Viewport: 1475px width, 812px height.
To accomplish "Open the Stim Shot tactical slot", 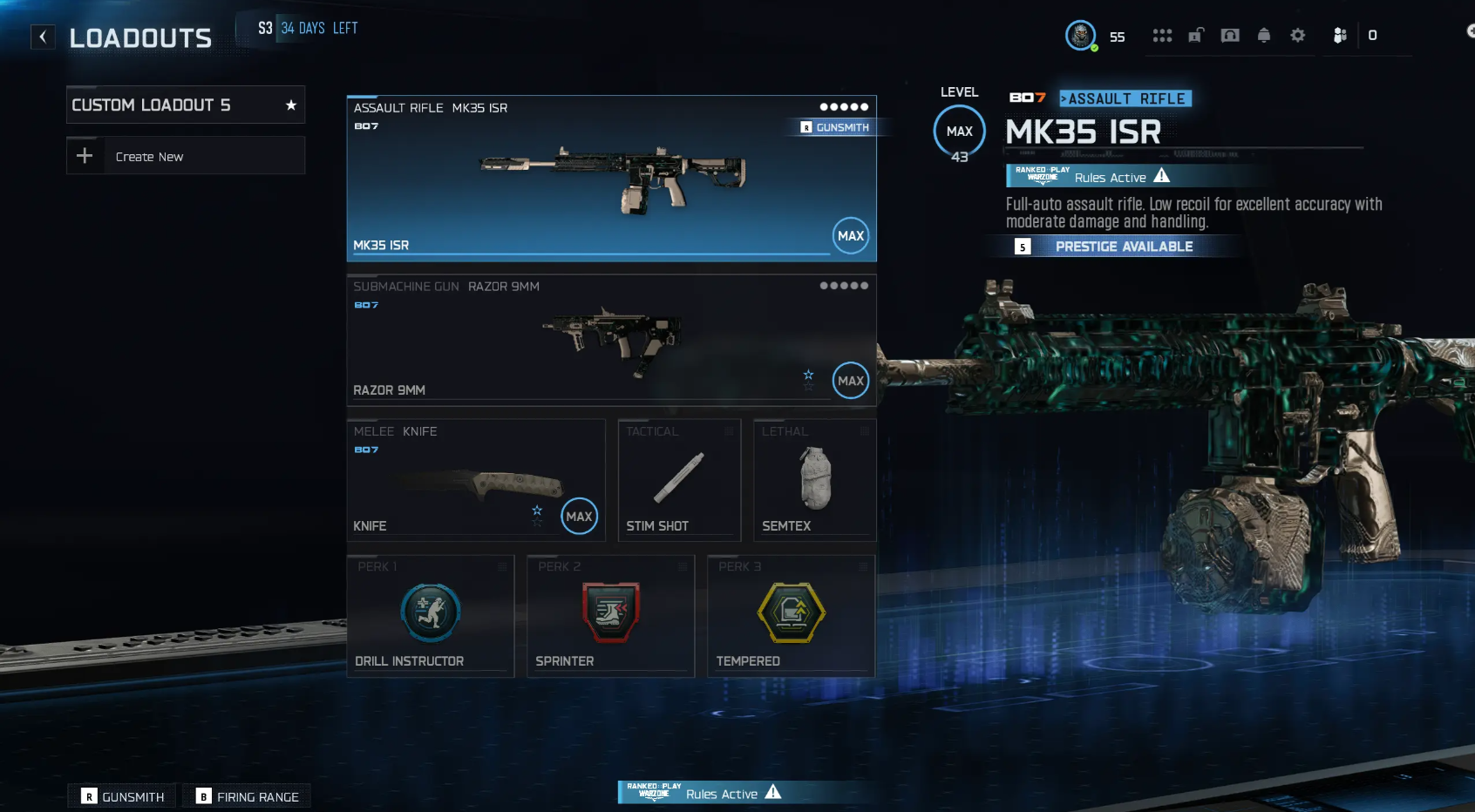I will (679, 480).
